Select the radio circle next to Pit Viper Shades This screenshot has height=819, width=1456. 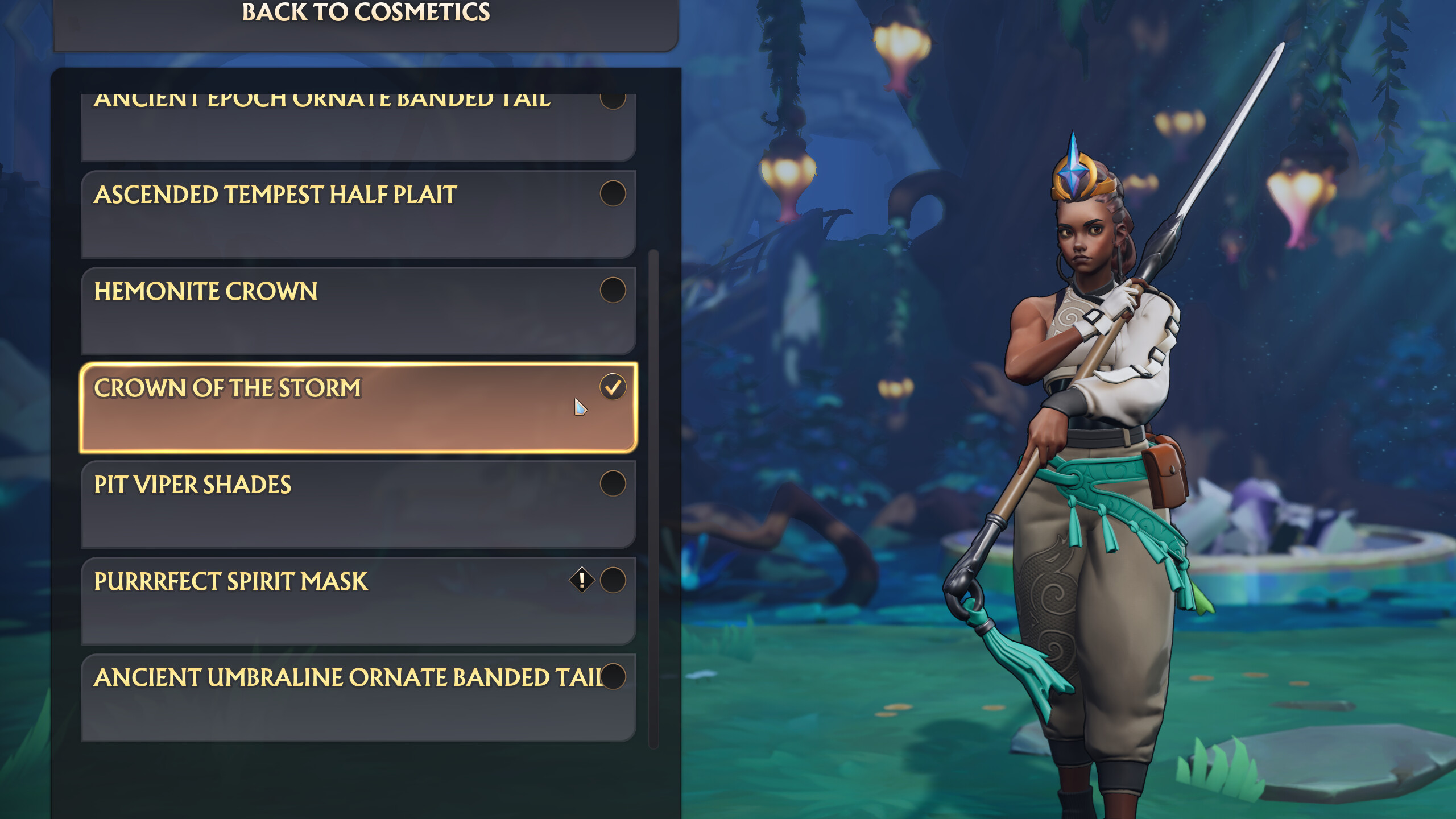613,483
